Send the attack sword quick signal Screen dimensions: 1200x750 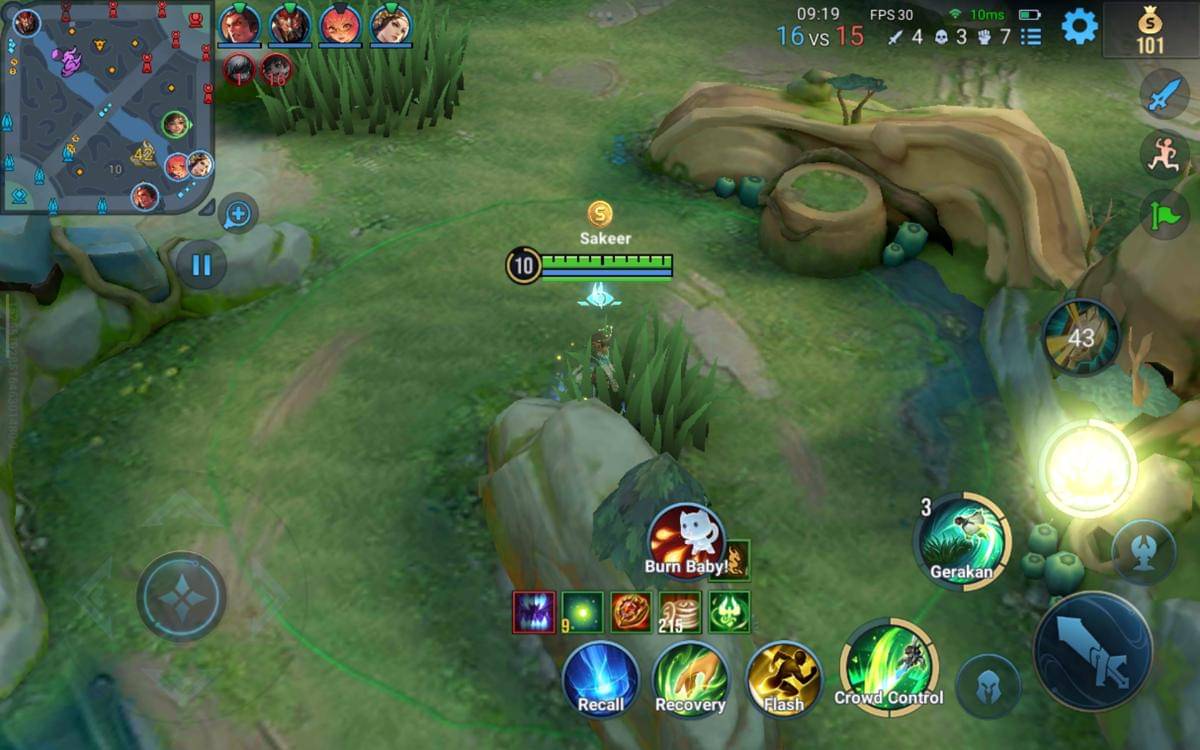(x=1165, y=95)
